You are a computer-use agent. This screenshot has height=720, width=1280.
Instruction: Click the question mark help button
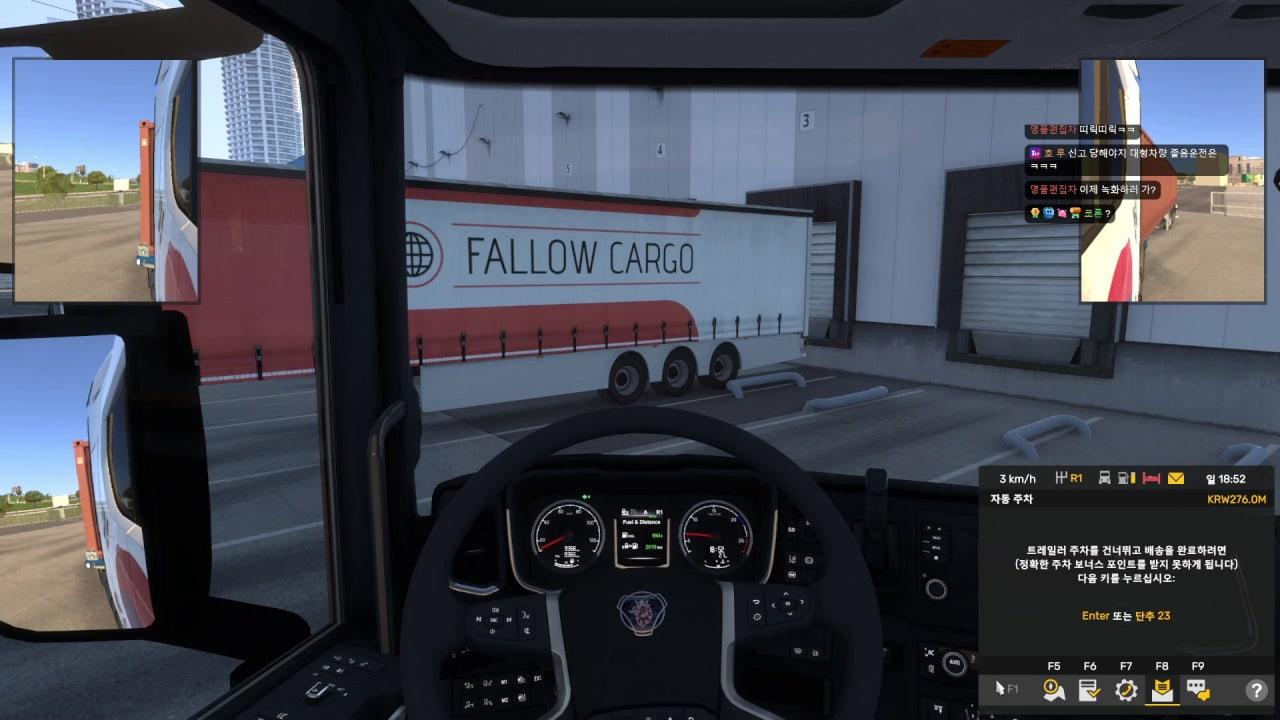point(1256,689)
